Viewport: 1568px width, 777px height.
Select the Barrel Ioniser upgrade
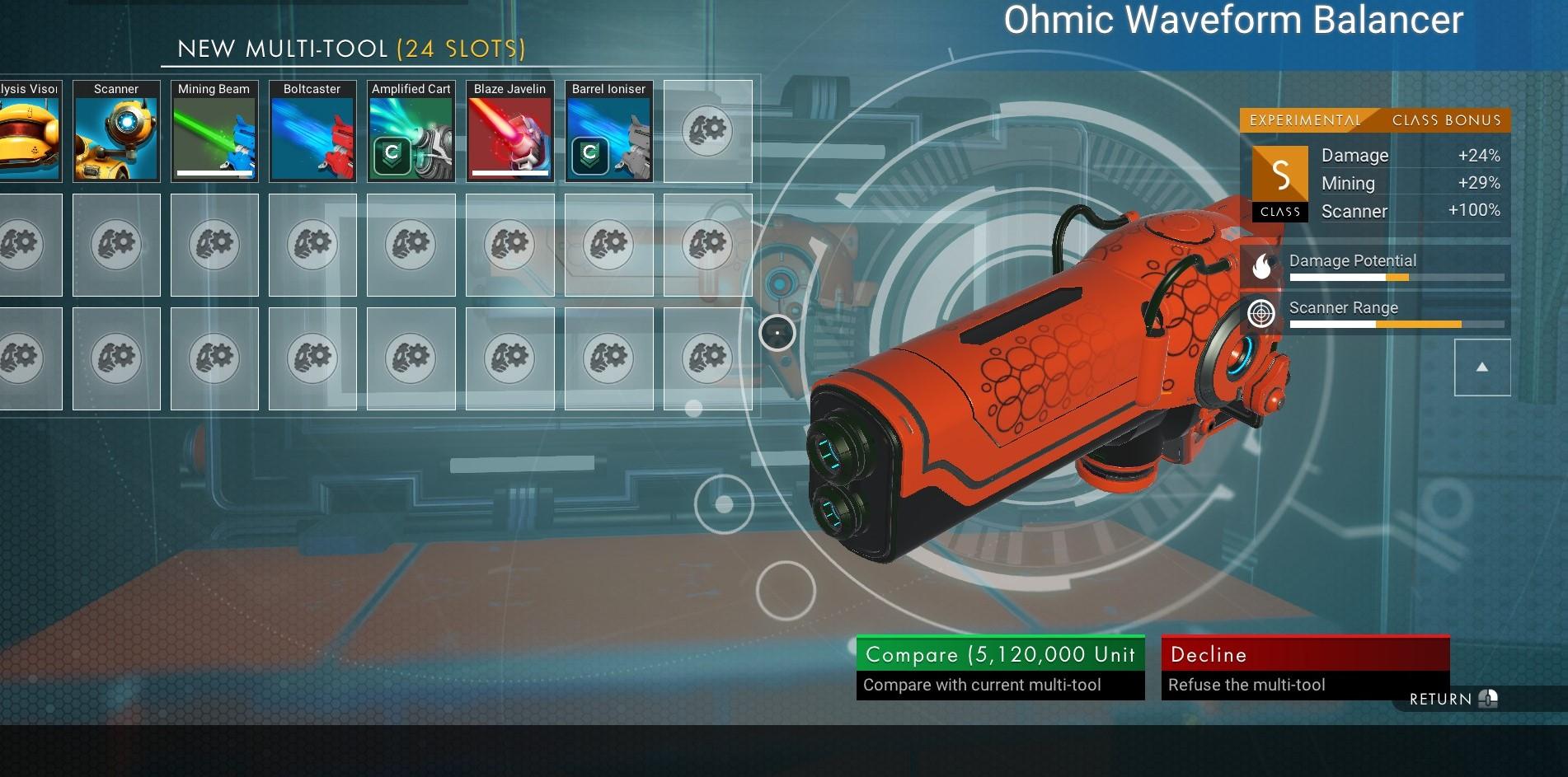[608, 132]
